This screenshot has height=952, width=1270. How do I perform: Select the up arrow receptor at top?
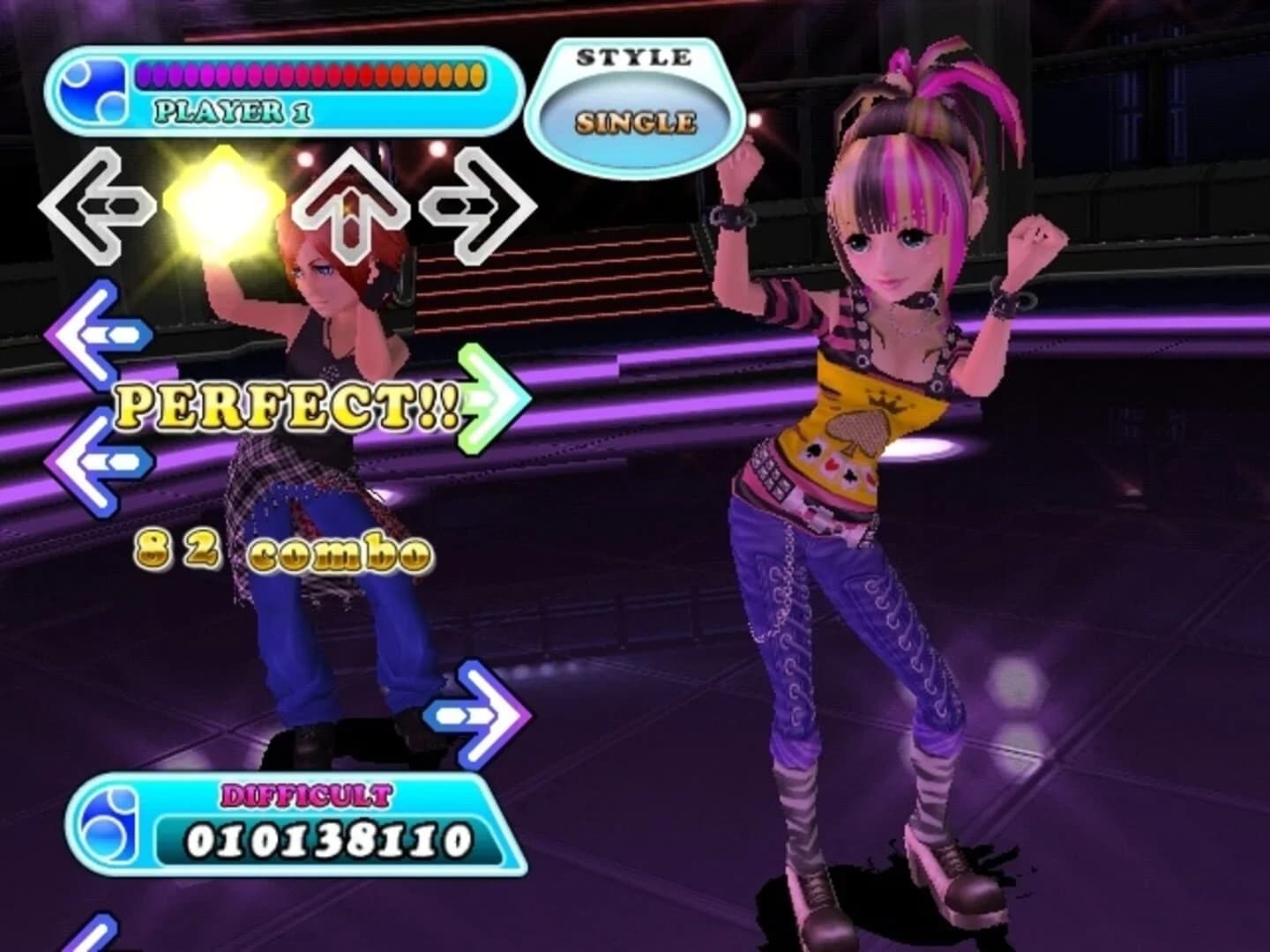(x=353, y=207)
